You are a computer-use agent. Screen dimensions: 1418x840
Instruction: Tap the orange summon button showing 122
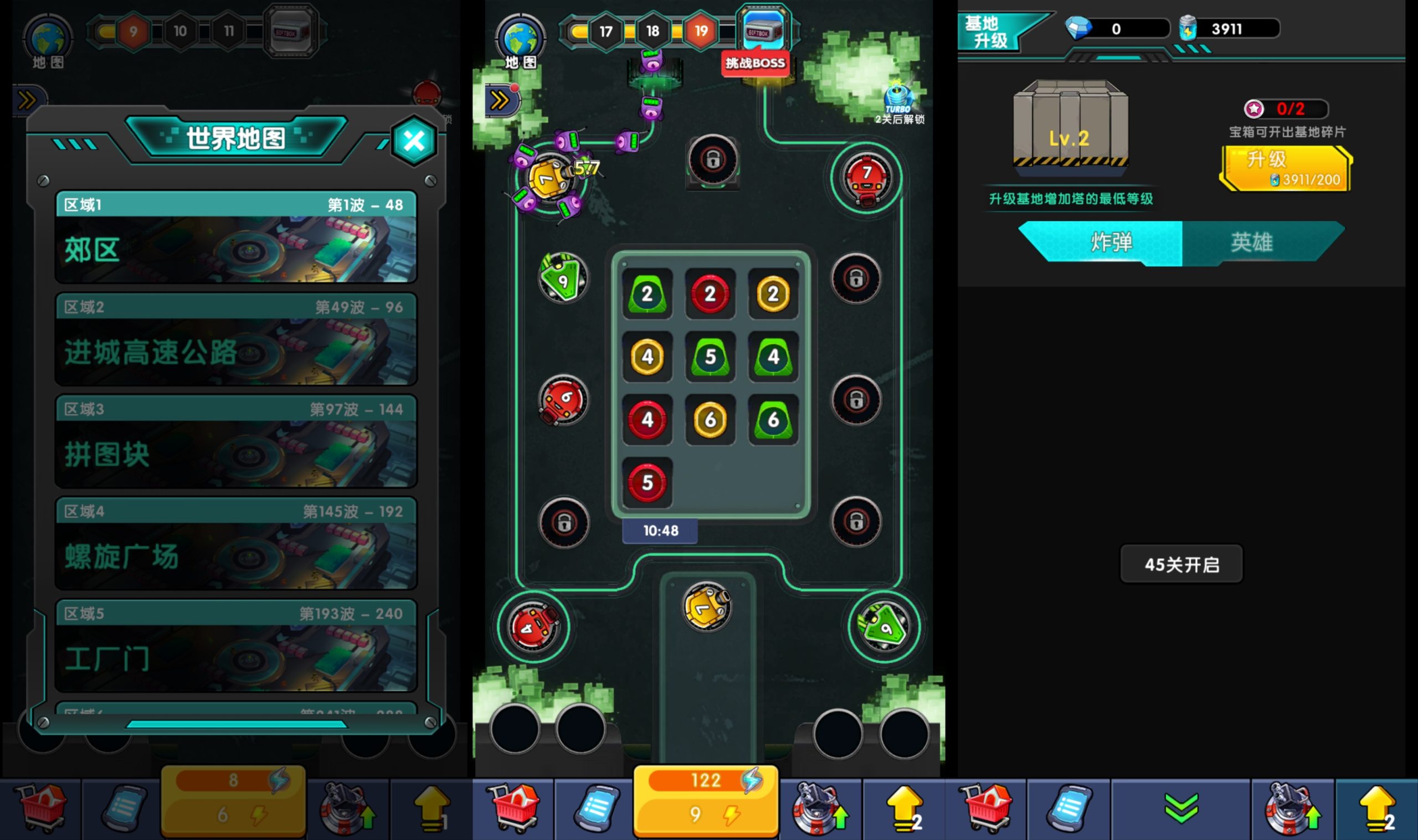pos(705,799)
